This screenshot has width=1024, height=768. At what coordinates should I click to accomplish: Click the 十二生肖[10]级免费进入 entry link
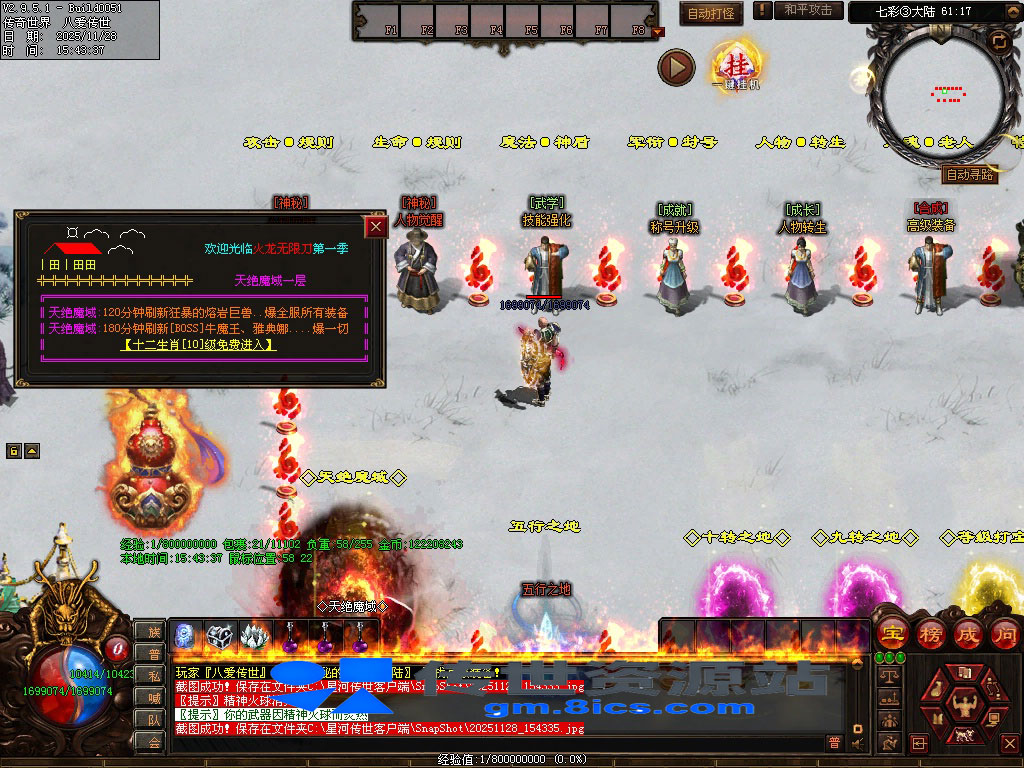[x=200, y=345]
